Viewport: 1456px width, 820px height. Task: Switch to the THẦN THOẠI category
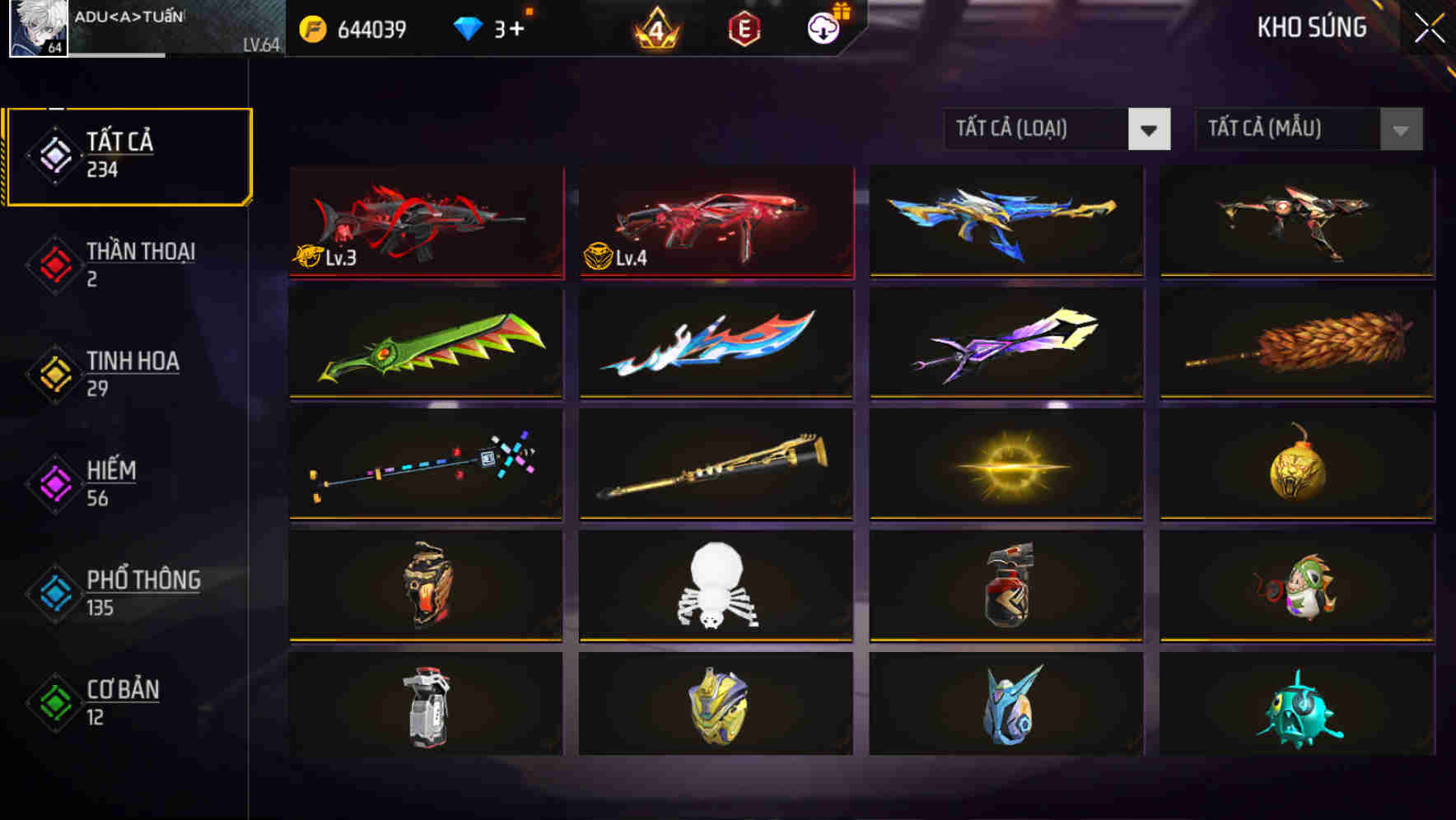click(x=138, y=263)
